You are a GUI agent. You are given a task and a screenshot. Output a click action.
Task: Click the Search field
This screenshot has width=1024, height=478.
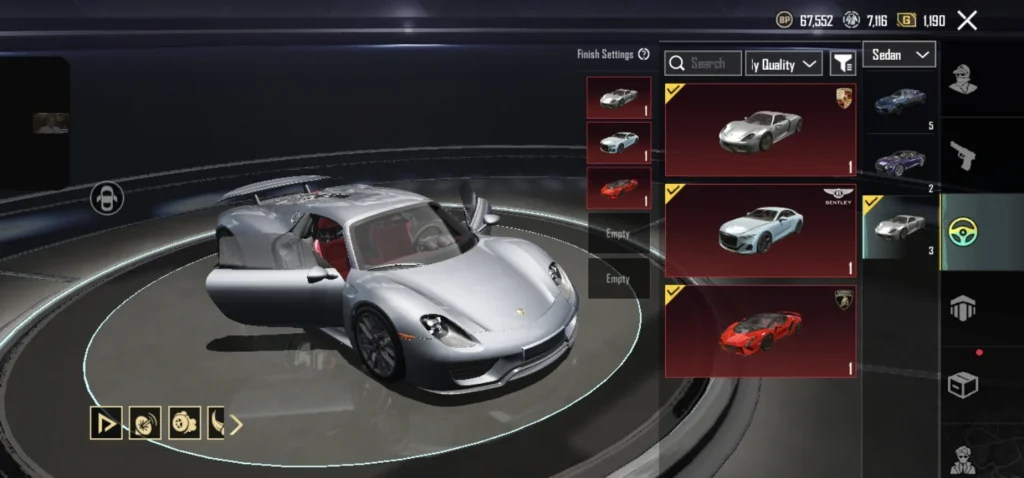click(x=704, y=64)
